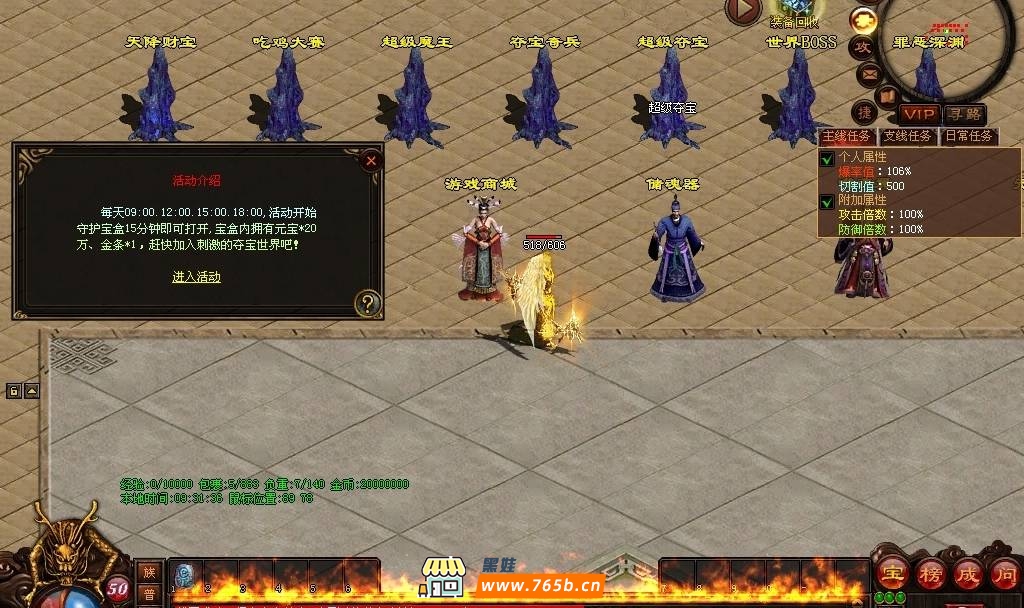The width and height of the screenshot is (1024, 608).
Task: Close the 活动介绍 activity panel
Action: click(x=371, y=160)
